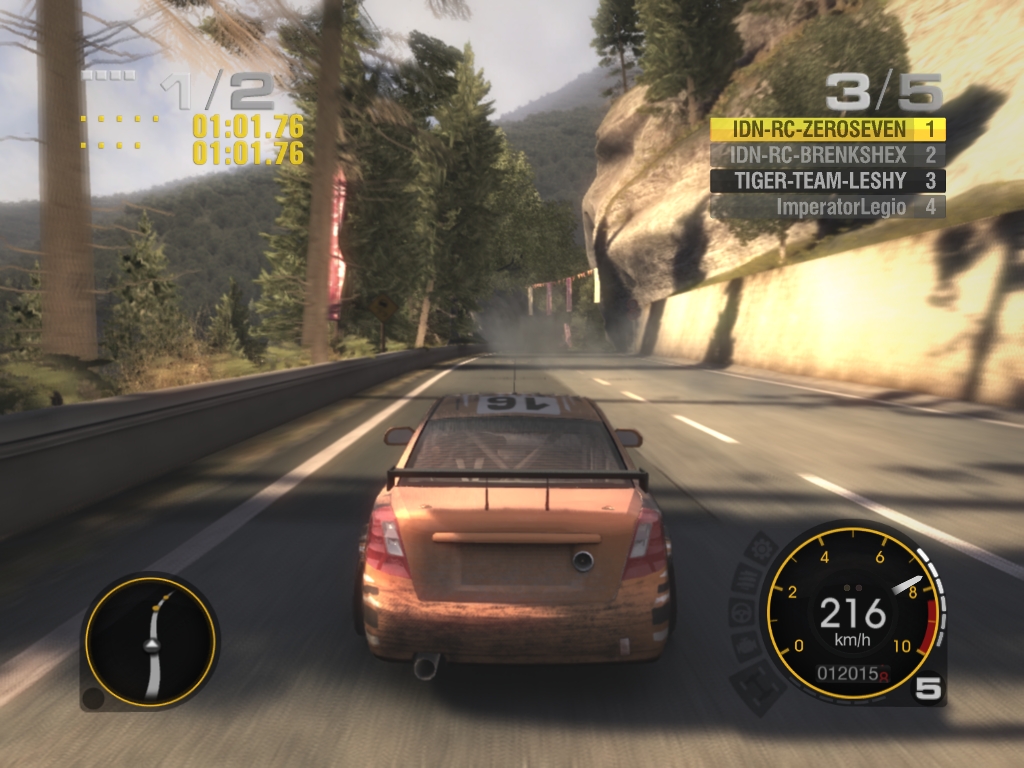Click the gear cog damage icon
Viewport: 1024px width, 768px height.
(761, 550)
